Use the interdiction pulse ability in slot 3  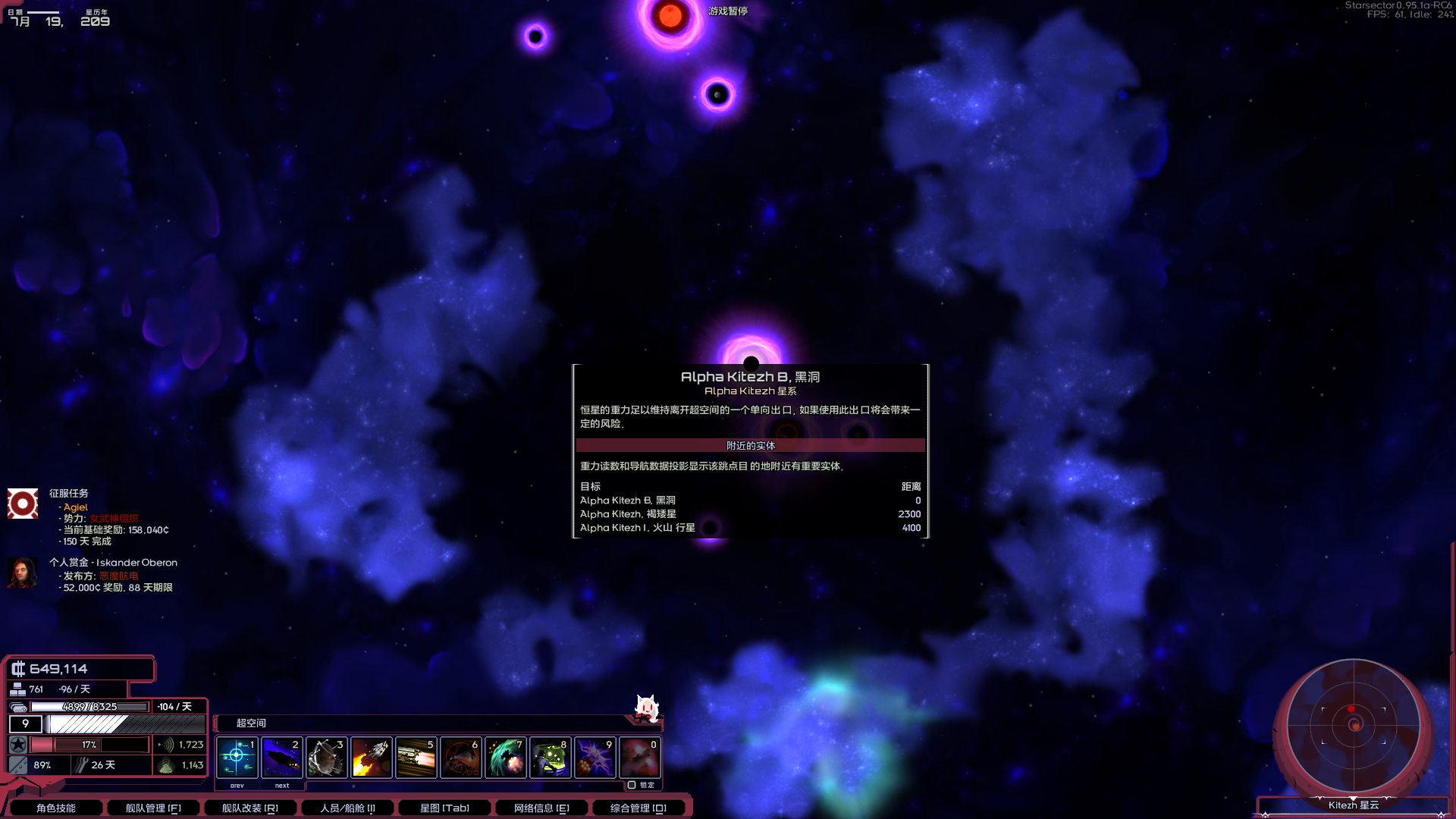click(x=326, y=757)
